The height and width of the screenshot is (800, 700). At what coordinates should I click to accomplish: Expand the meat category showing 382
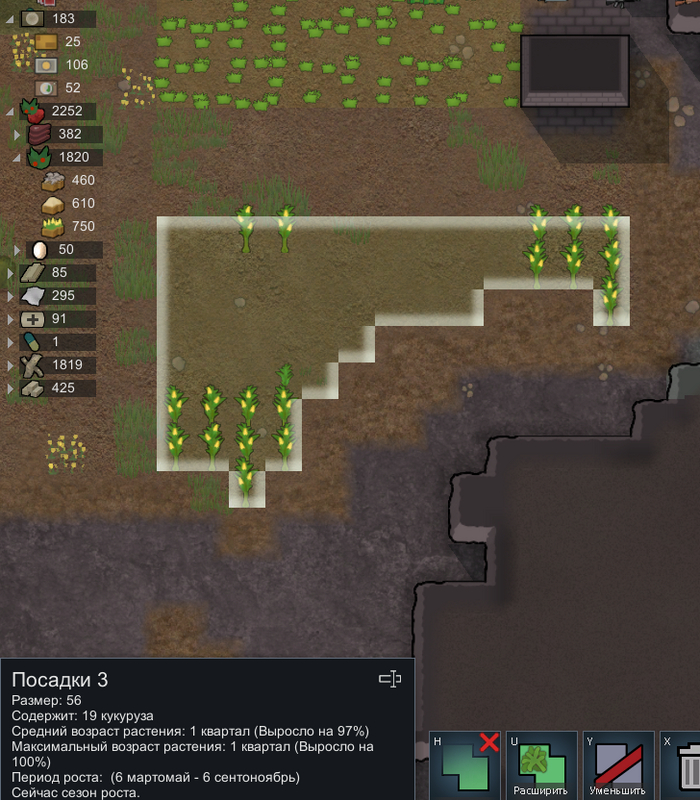point(17,134)
